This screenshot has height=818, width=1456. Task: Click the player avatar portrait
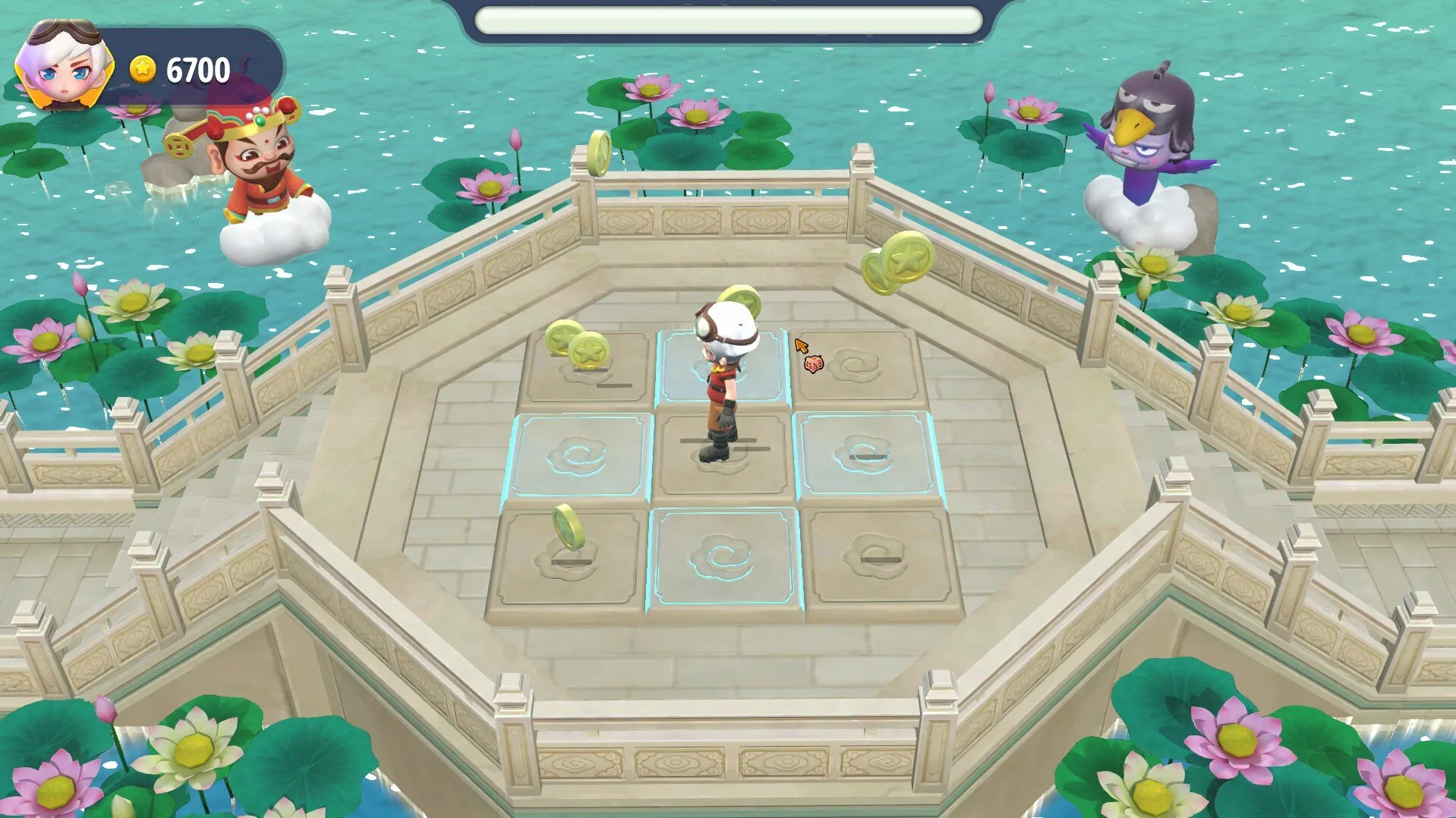tap(65, 66)
